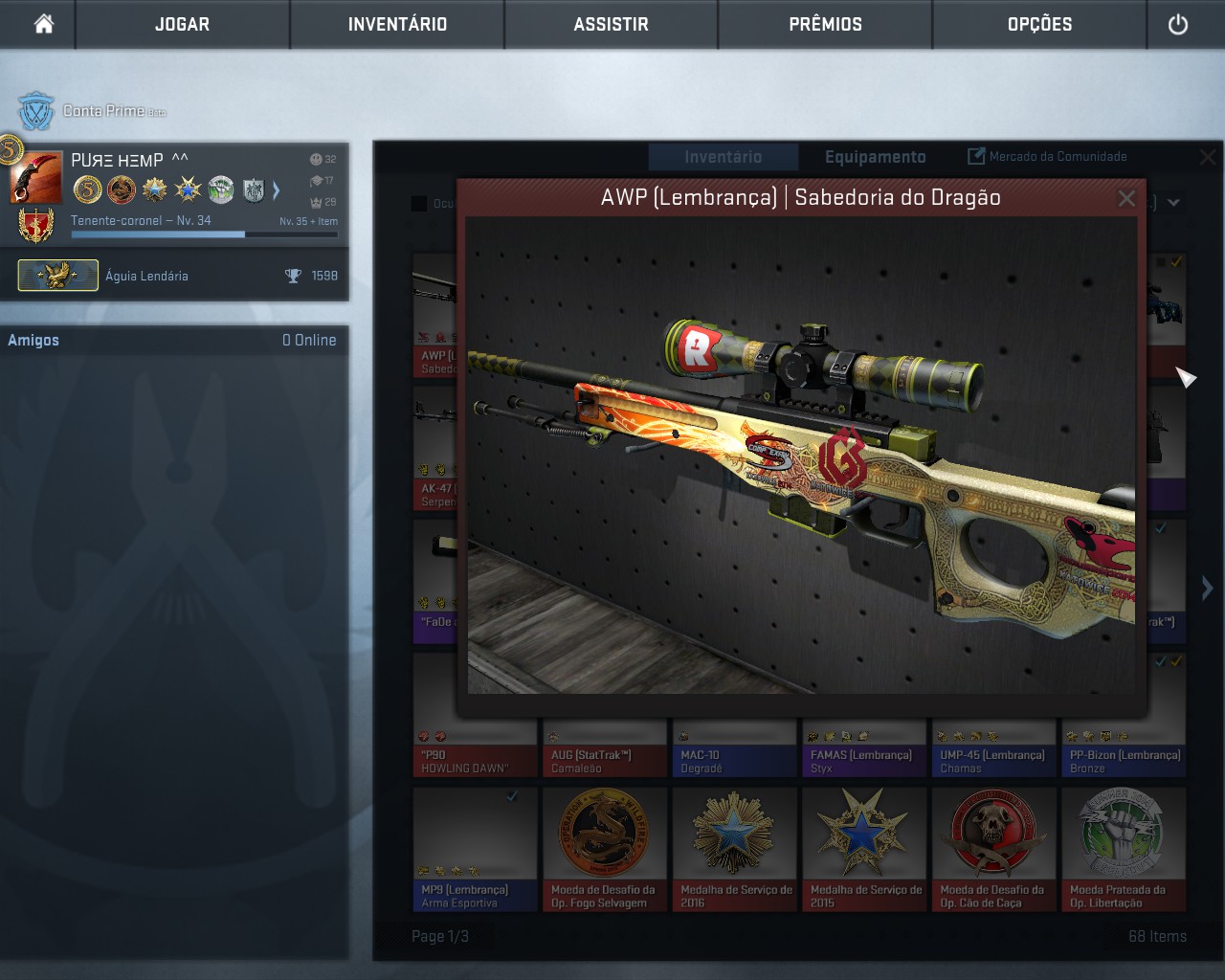Screen dimensions: 1225x980
Task: Click the Águia Lendária rank badge
Action: coord(57,275)
